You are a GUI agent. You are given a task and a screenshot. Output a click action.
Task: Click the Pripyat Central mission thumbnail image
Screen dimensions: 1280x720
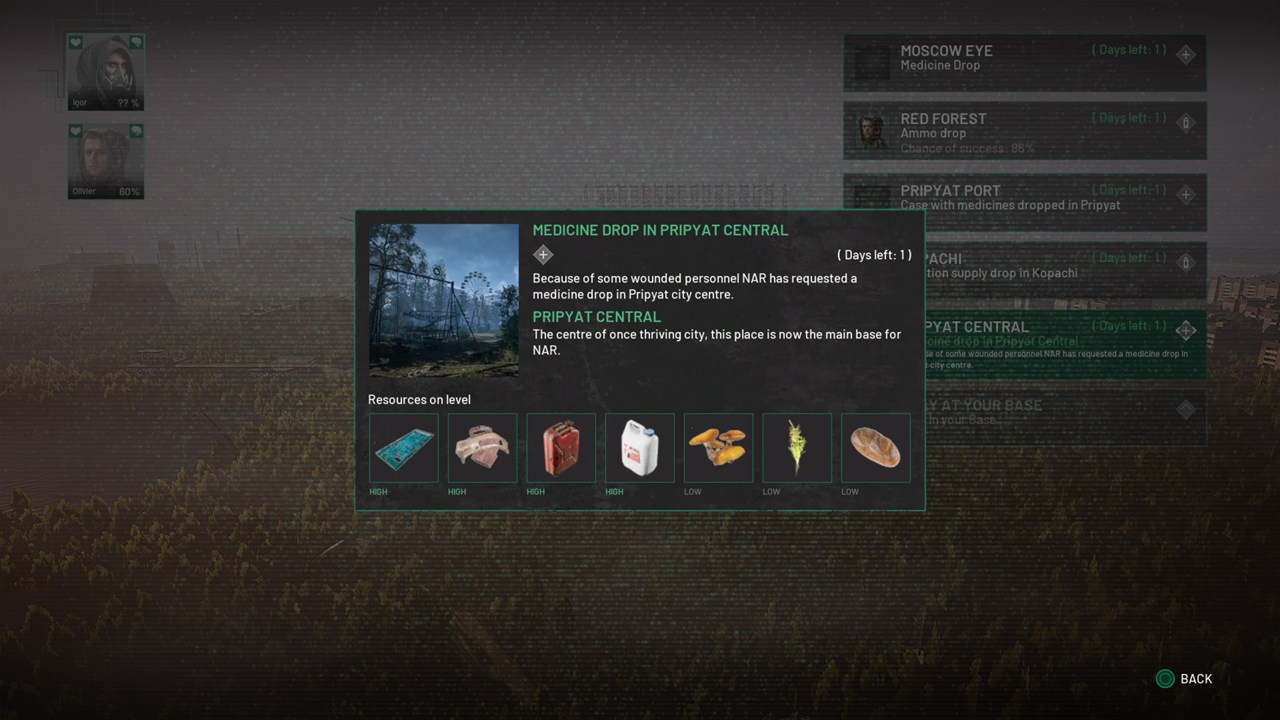point(443,300)
